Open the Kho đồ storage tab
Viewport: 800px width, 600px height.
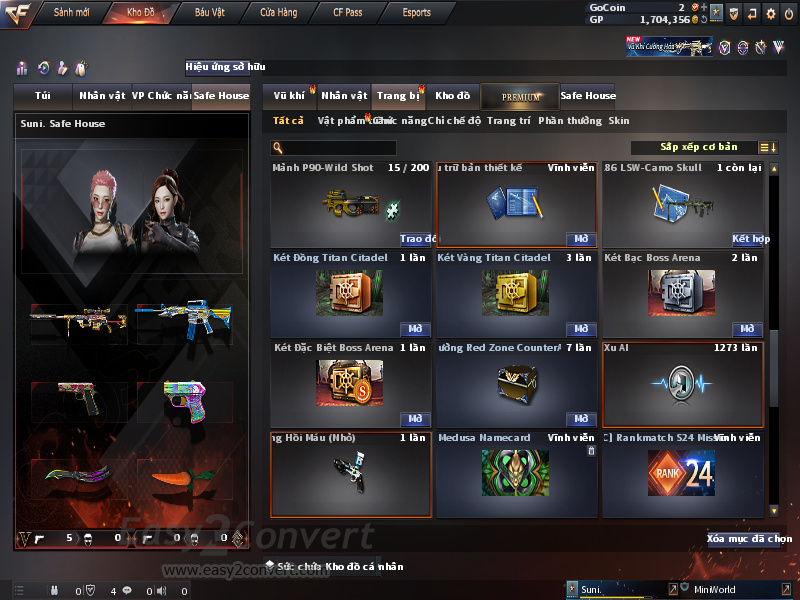452,96
